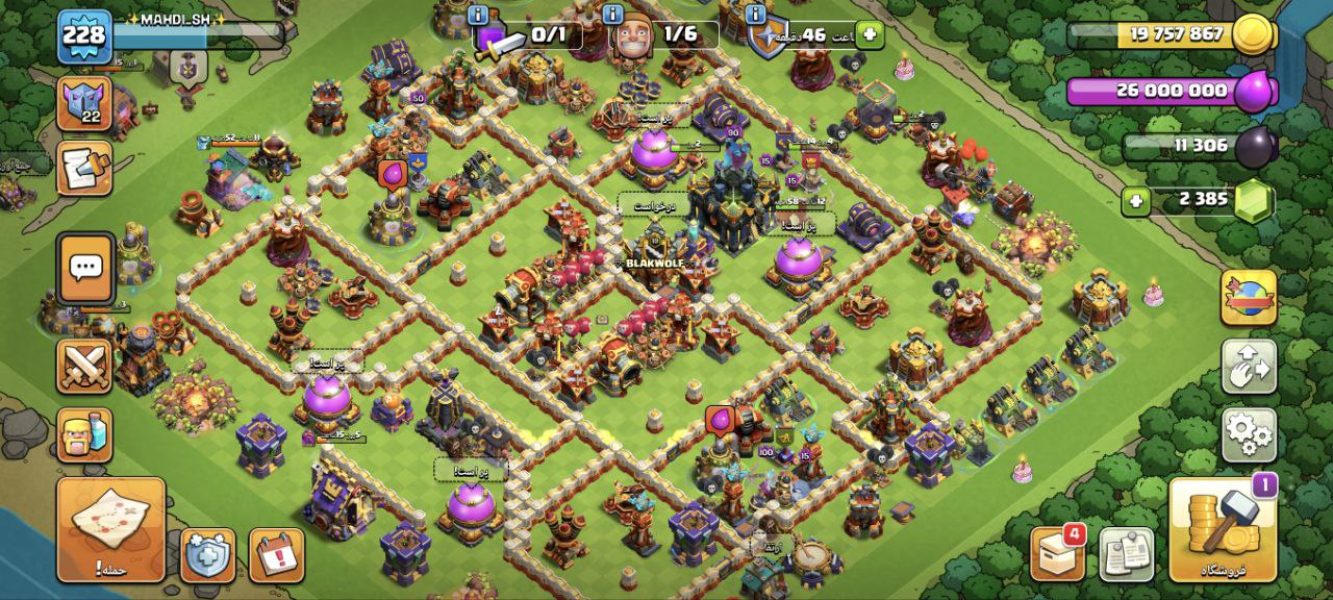Show info for the 0/1 sword counter
1333x600 pixels.
coord(478,14)
